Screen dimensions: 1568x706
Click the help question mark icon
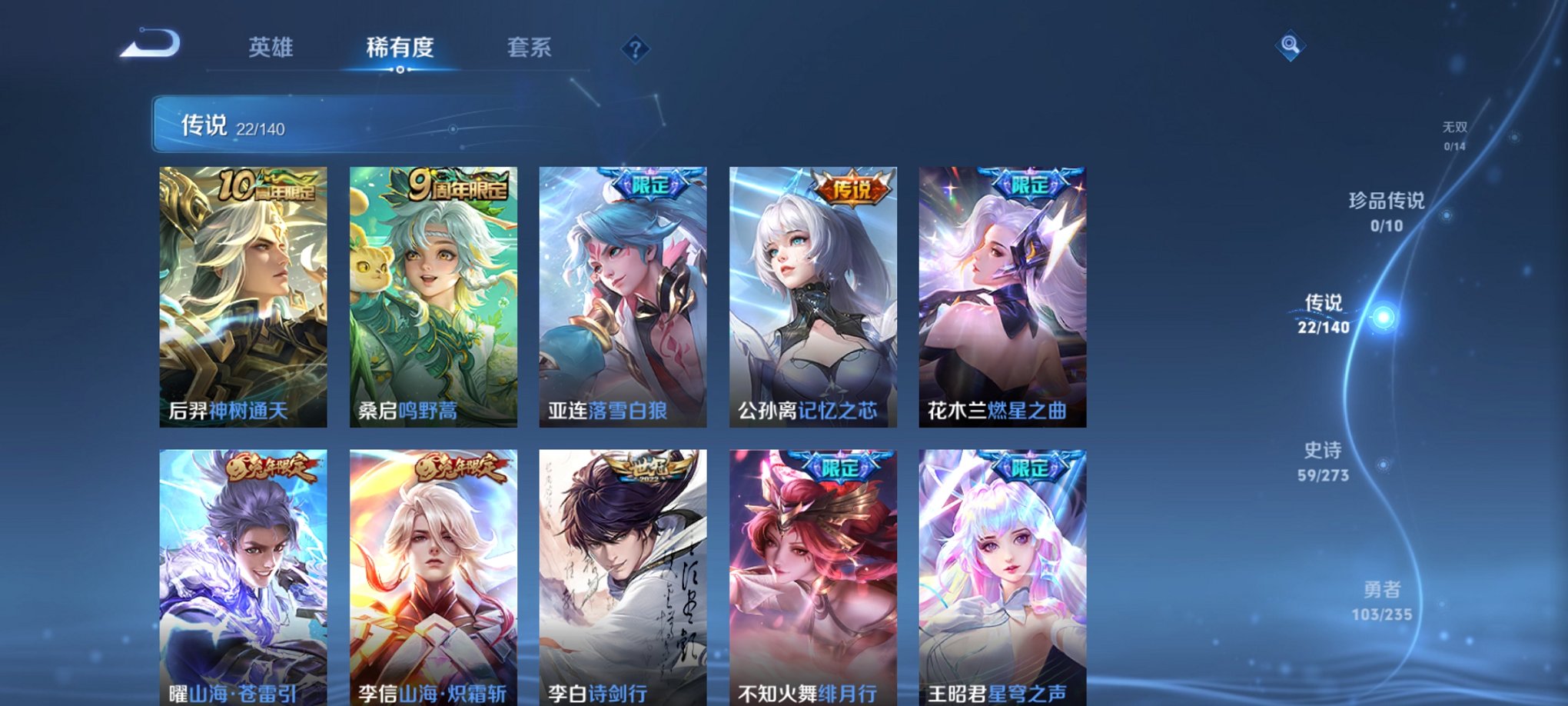coord(634,49)
